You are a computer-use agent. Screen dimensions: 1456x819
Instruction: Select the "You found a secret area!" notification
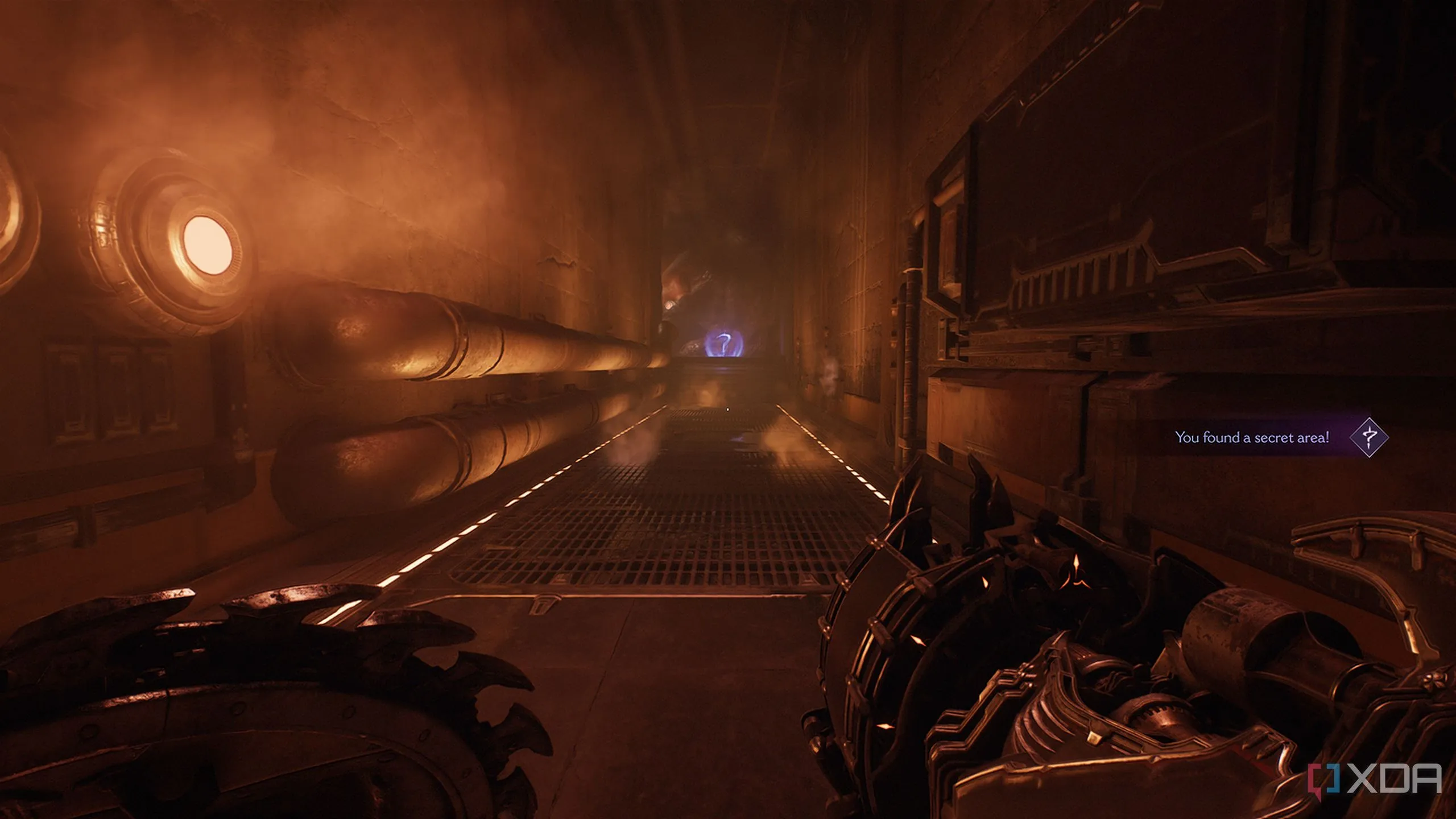click(x=1252, y=437)
